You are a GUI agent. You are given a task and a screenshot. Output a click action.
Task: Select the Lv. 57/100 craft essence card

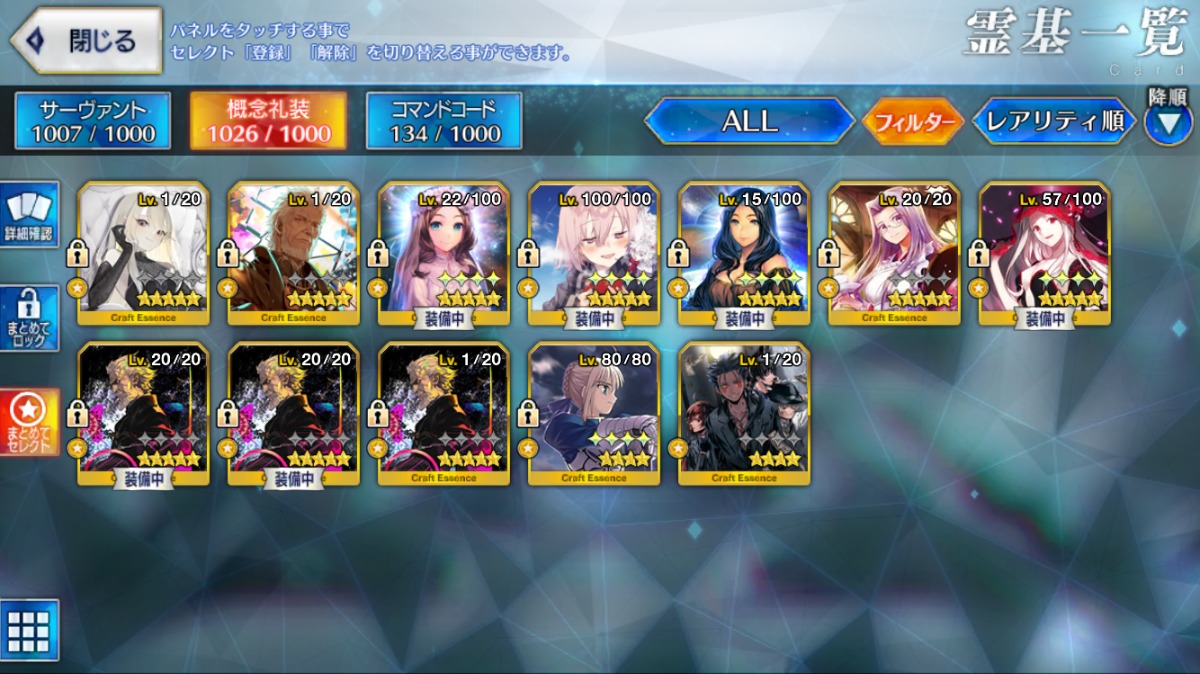tap(1044, 253)
